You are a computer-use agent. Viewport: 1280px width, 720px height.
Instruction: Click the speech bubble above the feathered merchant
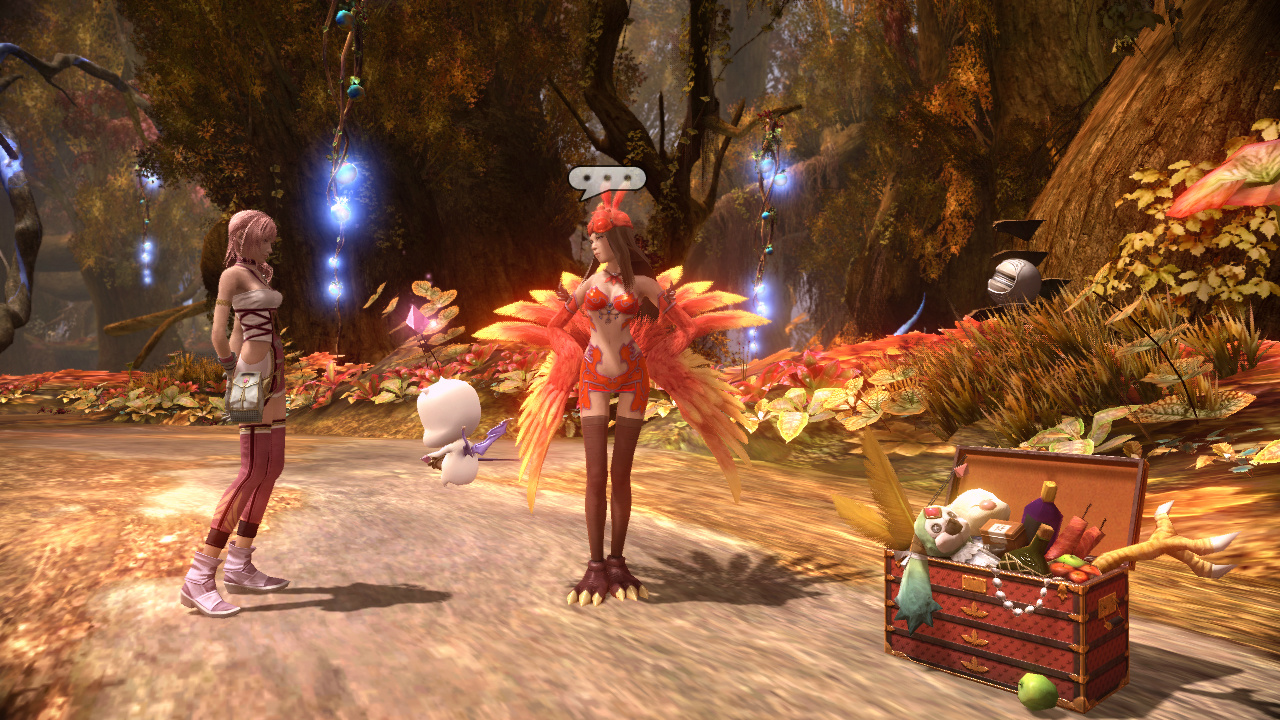(x=608, y=180)
